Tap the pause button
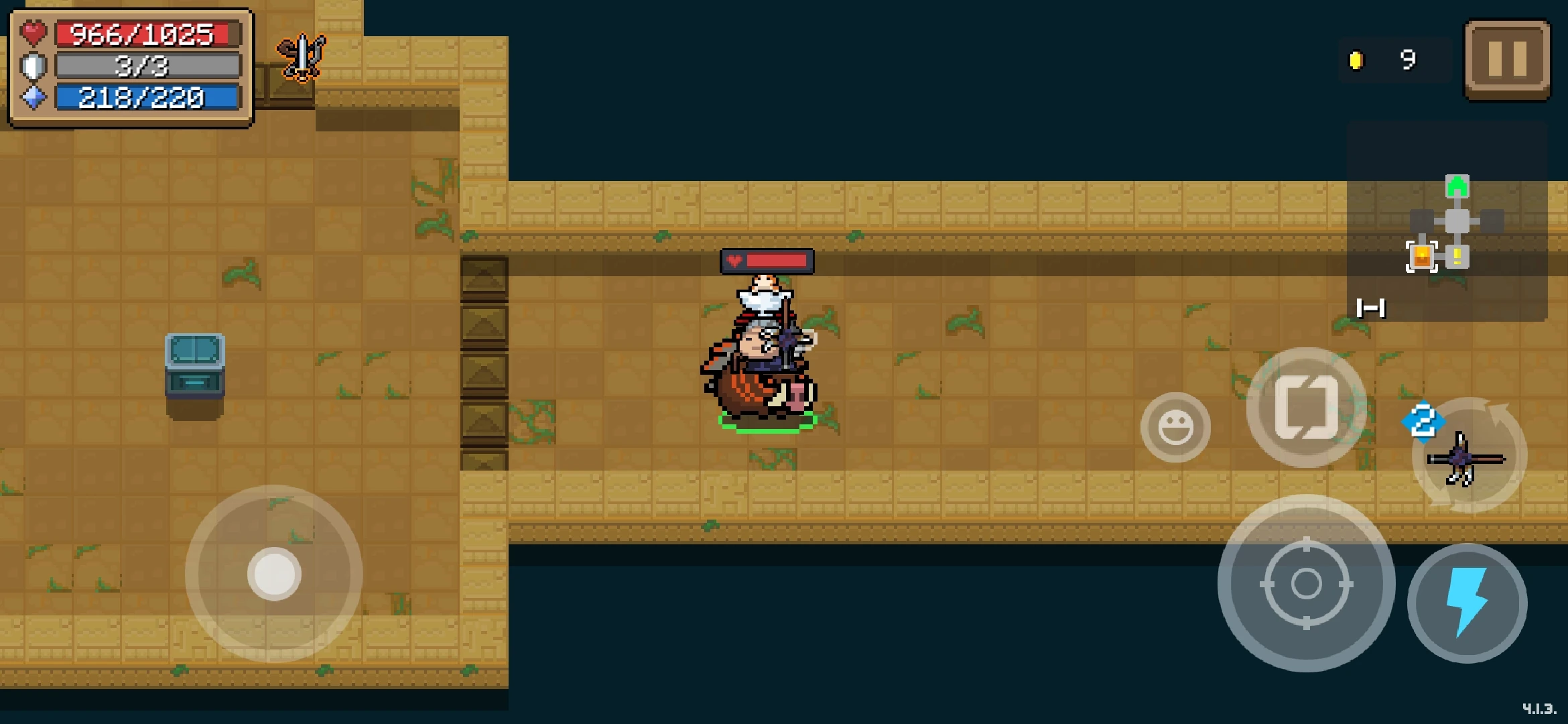Viewport: 1568px width, 724px height. [1504, 59]
